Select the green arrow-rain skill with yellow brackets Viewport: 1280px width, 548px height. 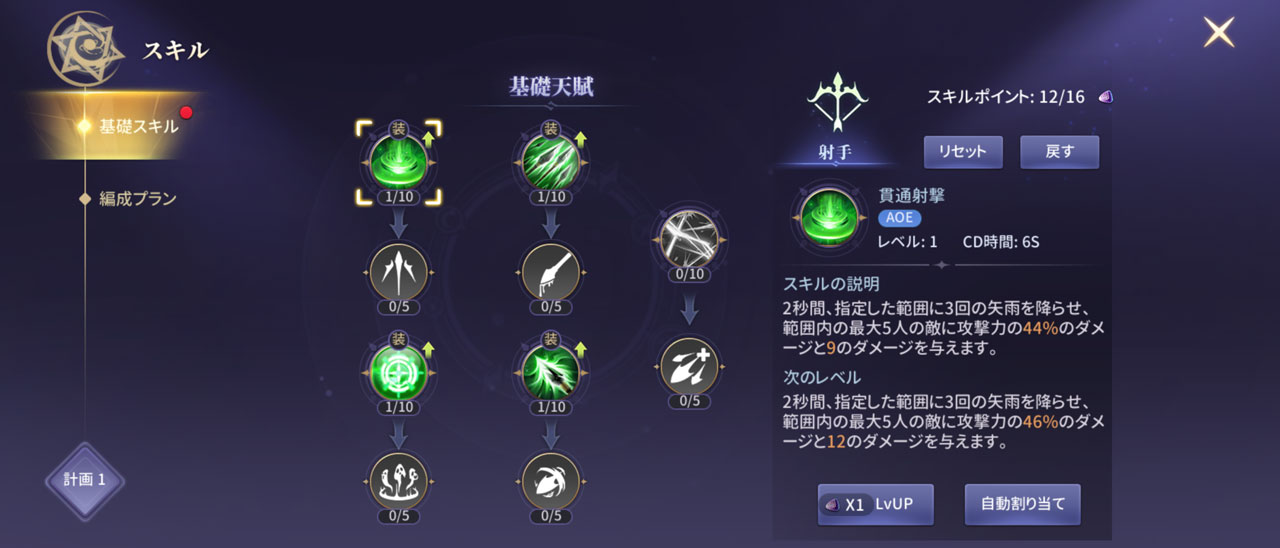[x=399, y=160]
